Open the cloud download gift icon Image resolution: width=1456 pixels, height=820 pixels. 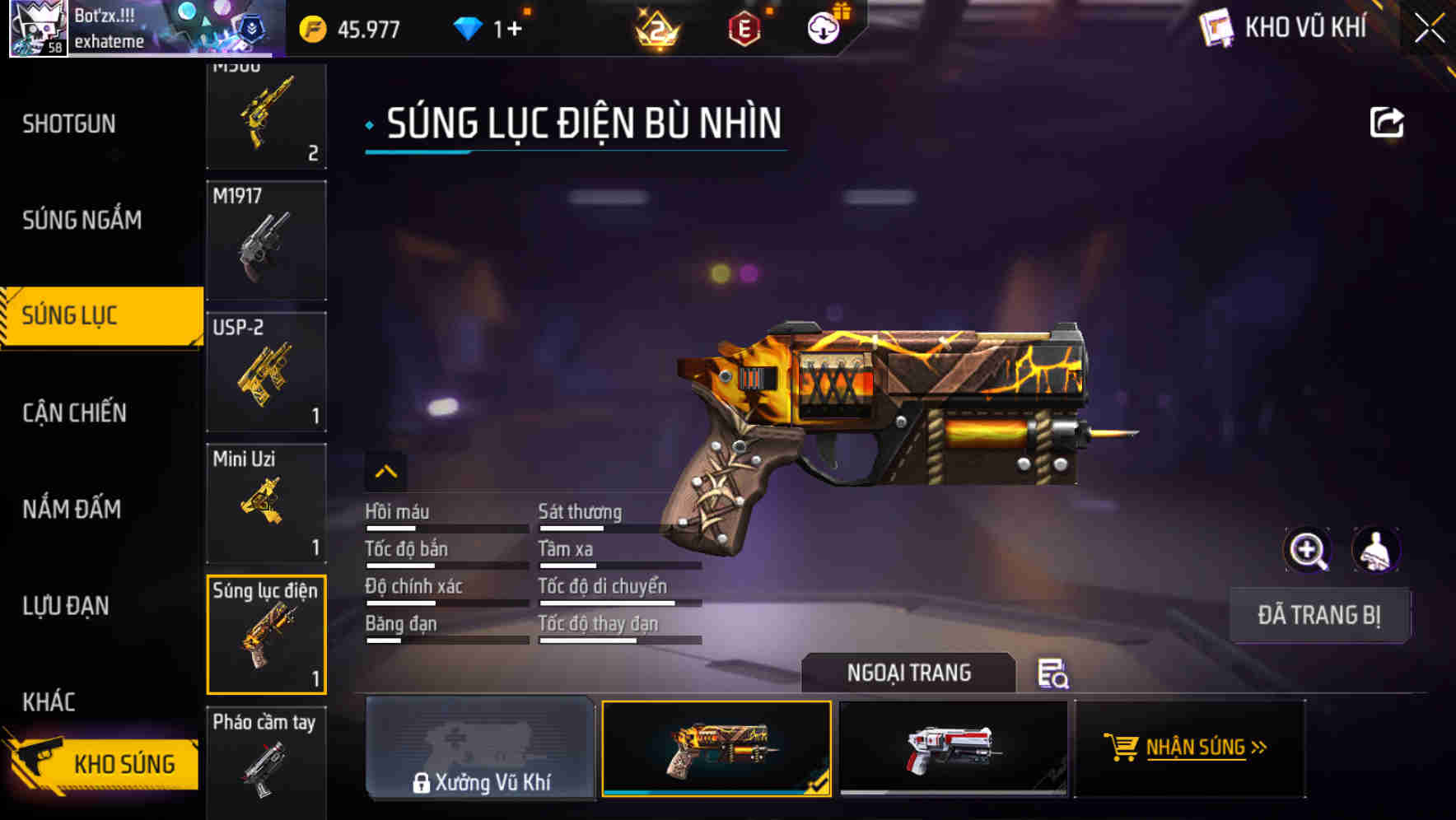[822, 27]
